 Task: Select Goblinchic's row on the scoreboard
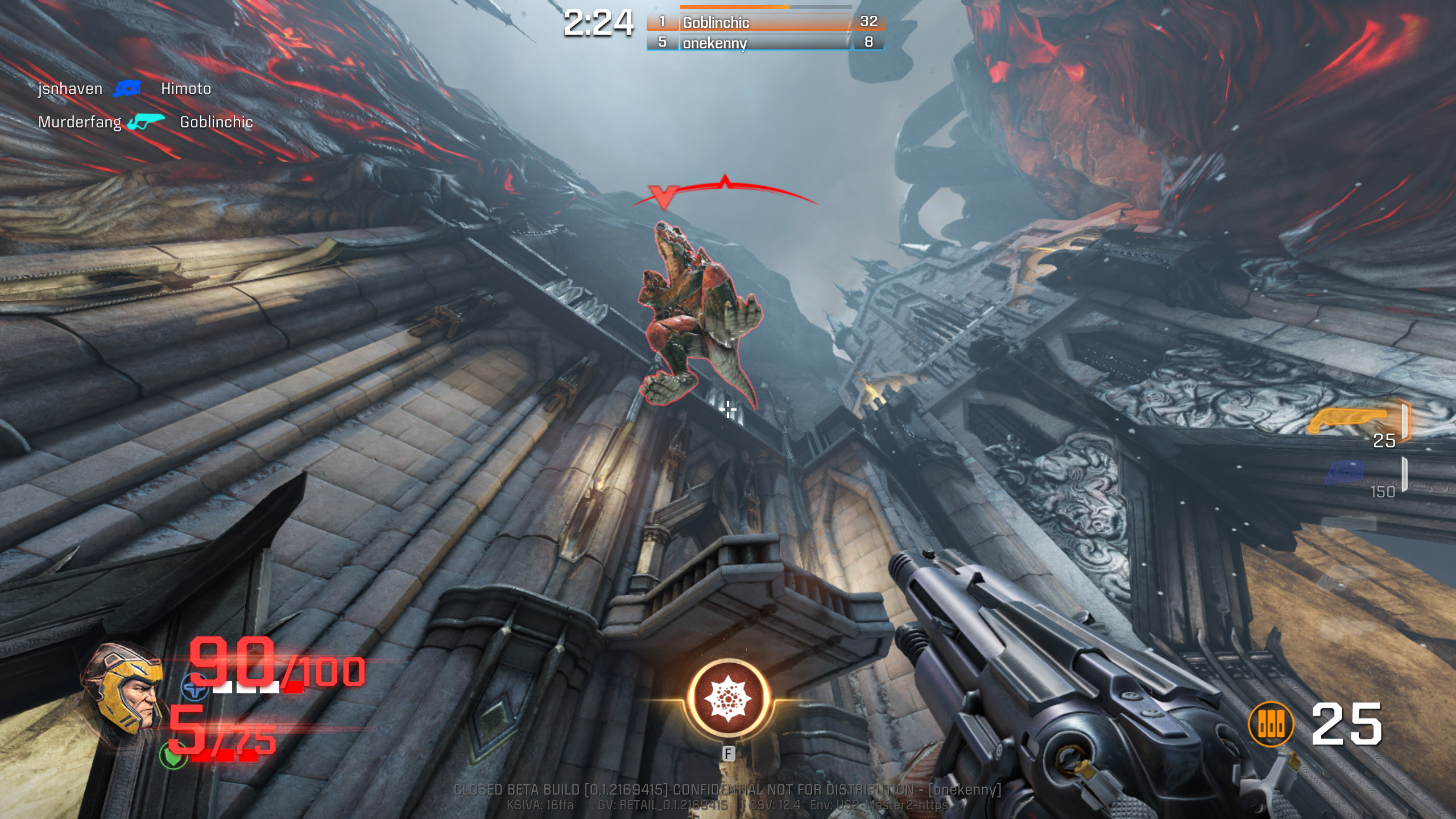[765, 22]
